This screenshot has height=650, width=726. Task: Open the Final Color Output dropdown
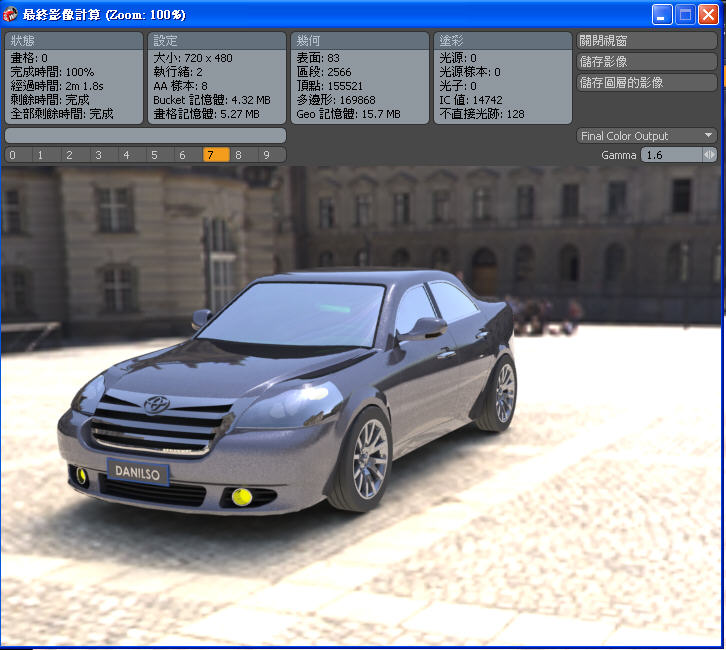[647, 136]
